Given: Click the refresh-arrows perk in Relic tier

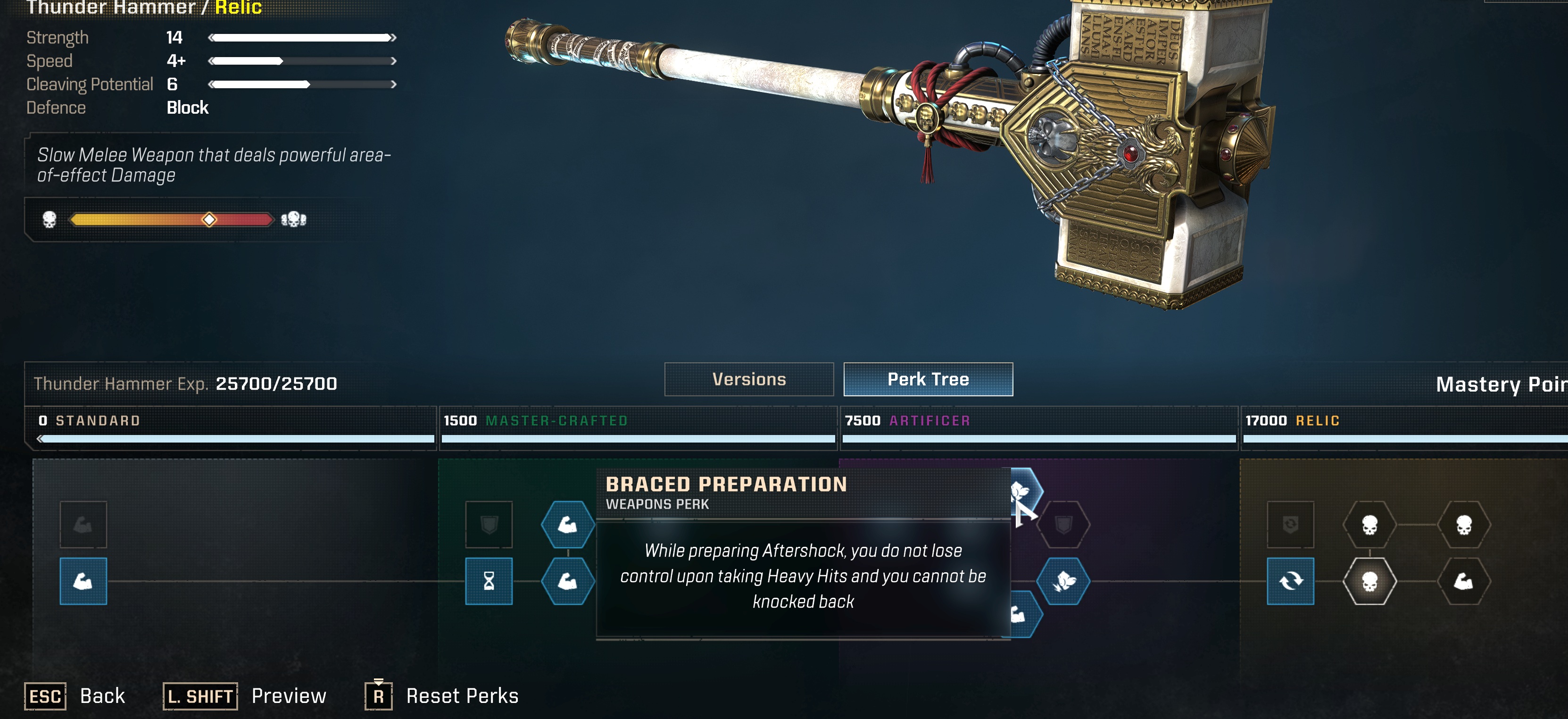Looking at the screenshot, I should [1290, 581].
